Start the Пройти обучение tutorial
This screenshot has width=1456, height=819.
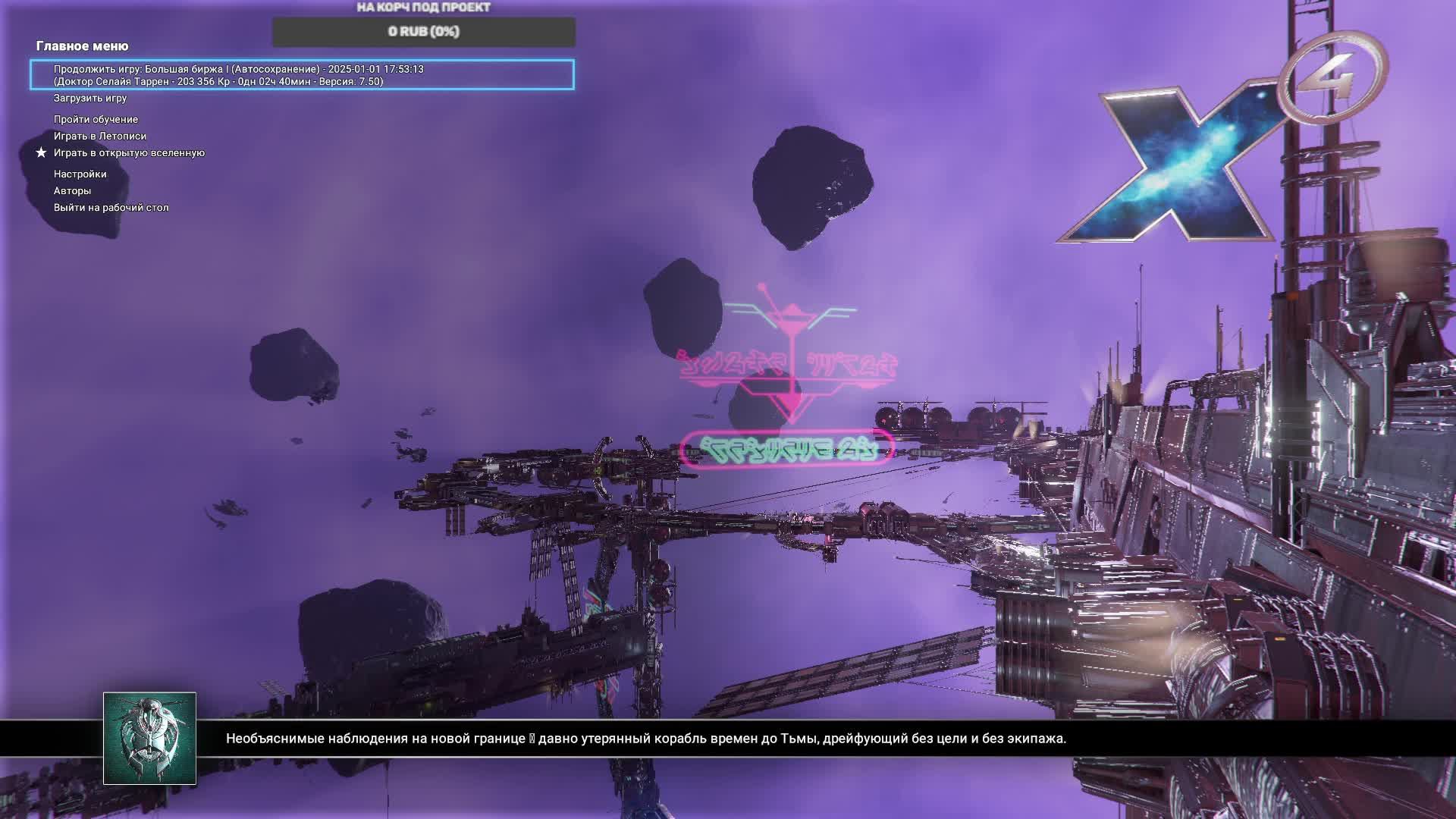(x=96, y=119)
